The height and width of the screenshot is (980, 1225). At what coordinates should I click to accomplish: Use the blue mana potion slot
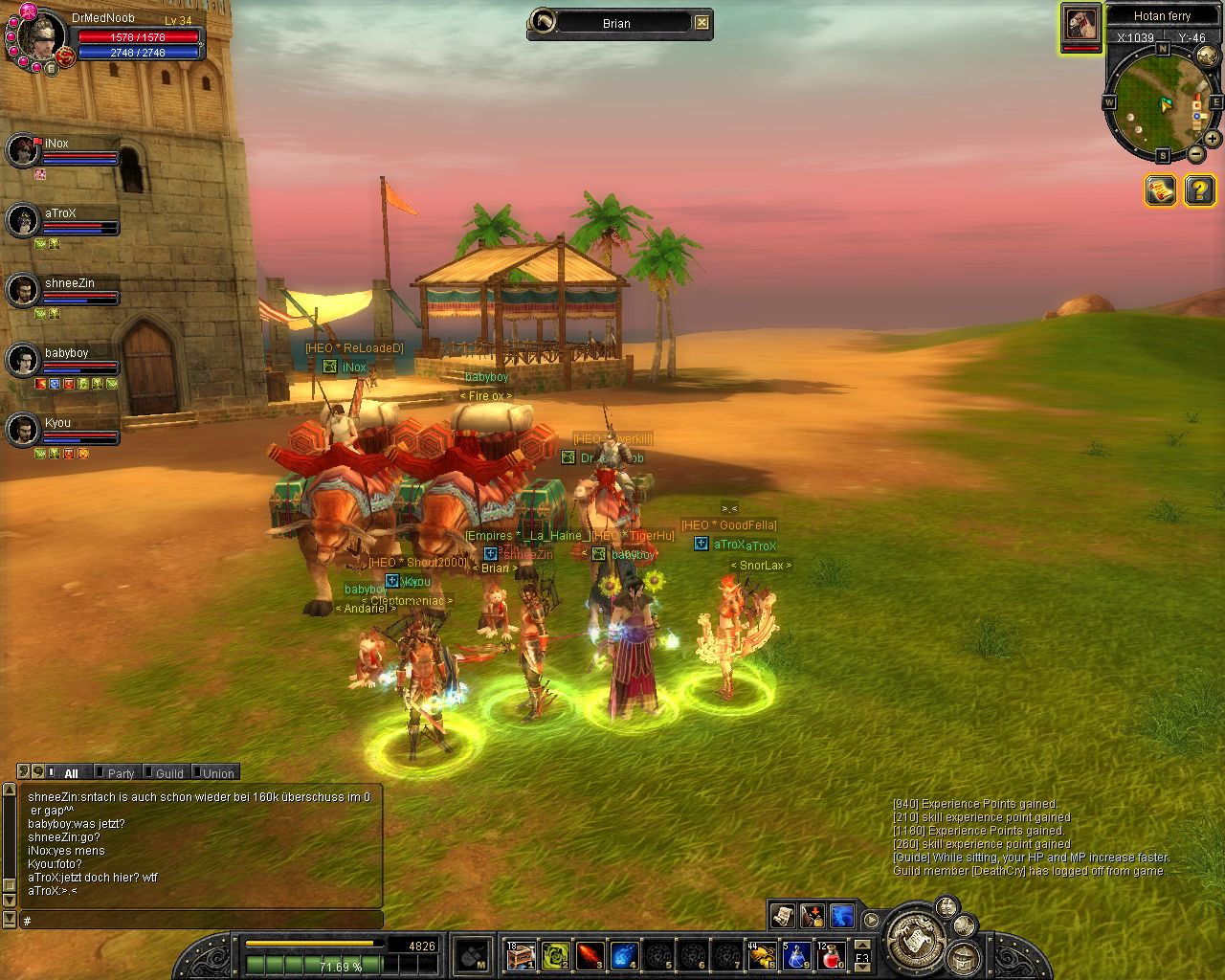[x=796, y=955]
